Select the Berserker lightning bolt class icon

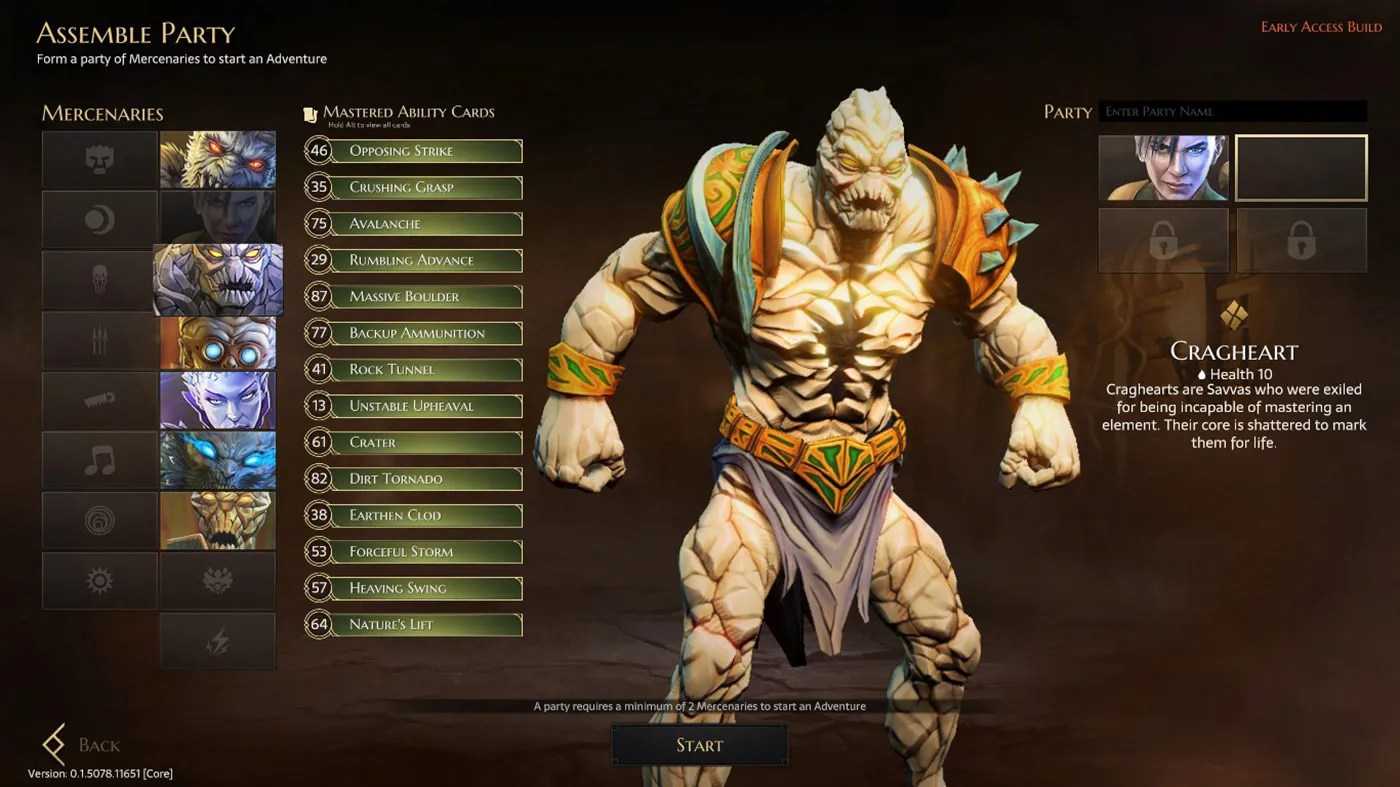218,640
